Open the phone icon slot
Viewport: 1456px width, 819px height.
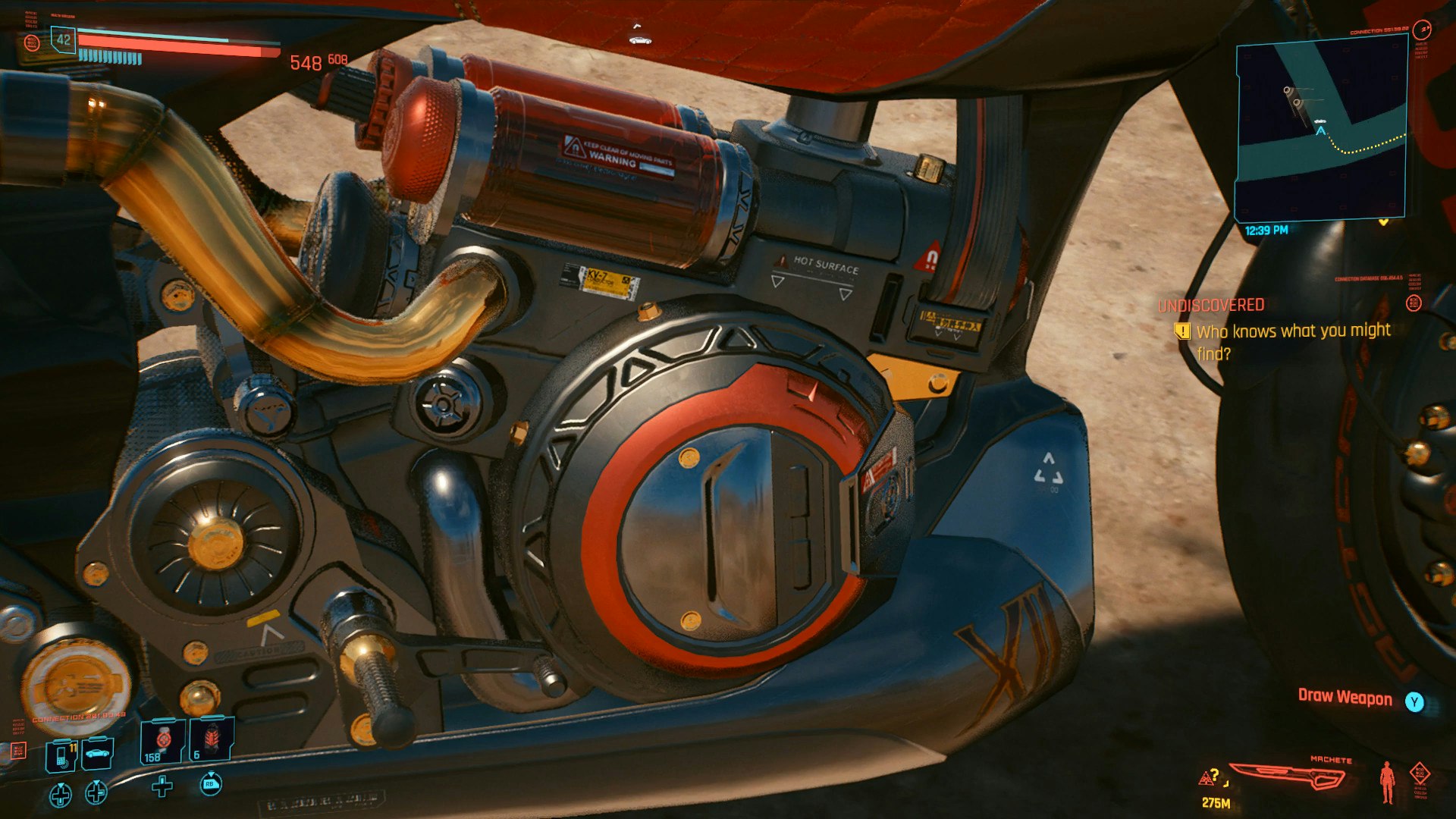tap(61, 755)
